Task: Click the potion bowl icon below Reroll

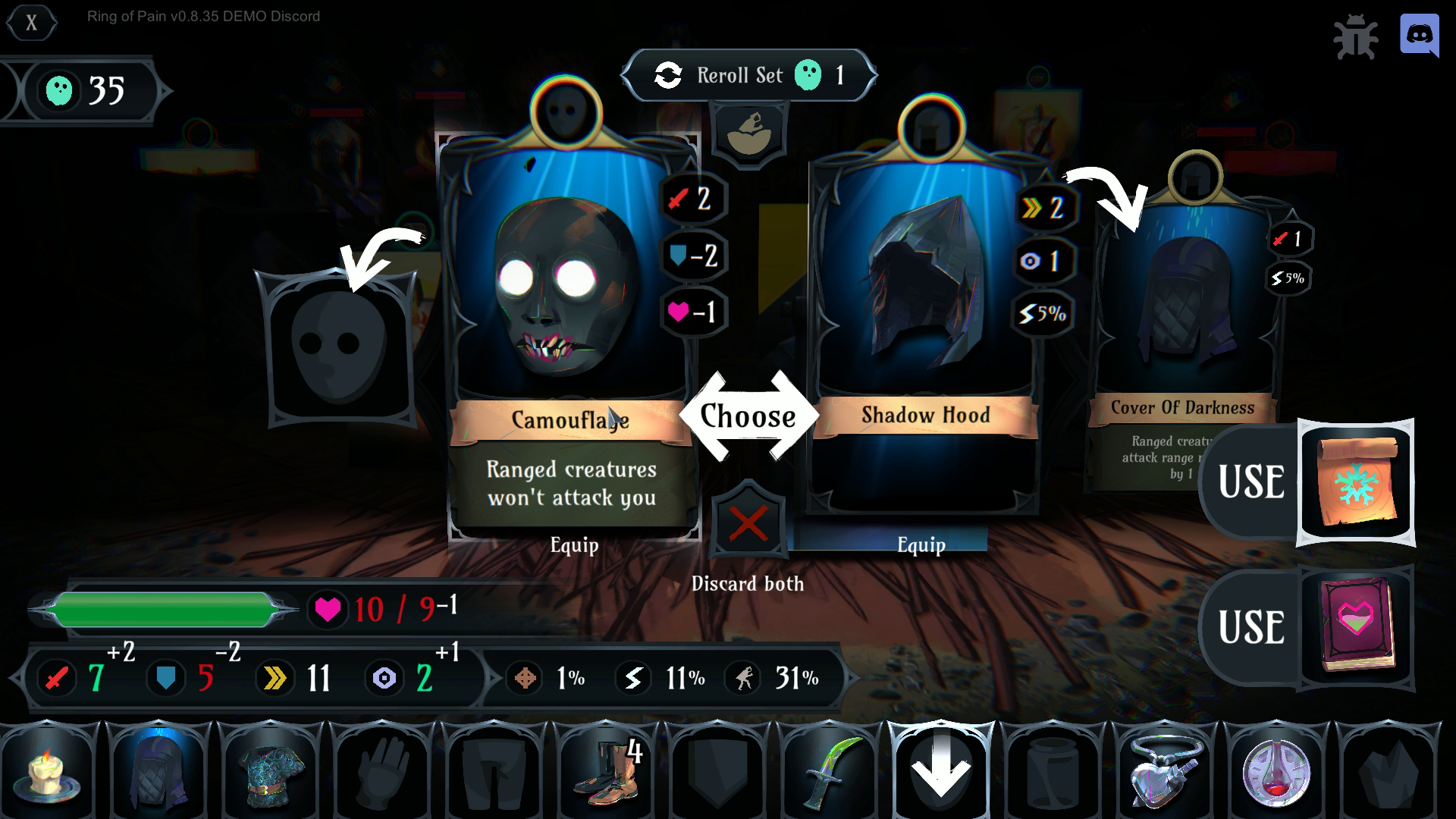Action: pos(749,134)
